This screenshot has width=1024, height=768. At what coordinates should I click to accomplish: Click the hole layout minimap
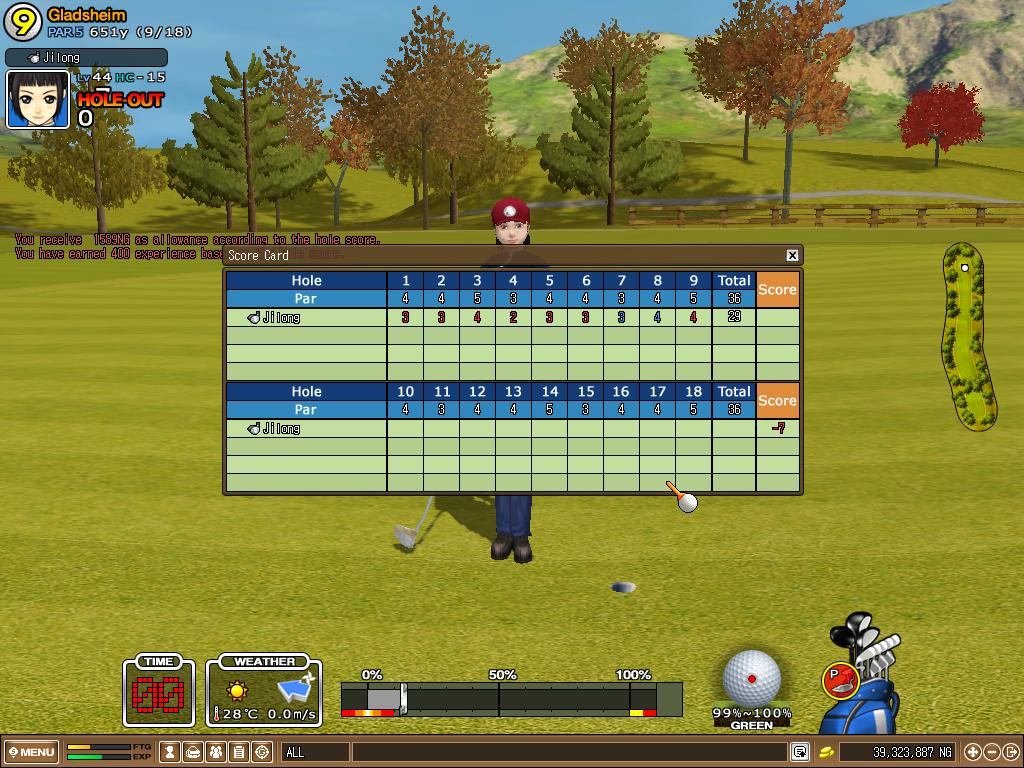(967, 335)
